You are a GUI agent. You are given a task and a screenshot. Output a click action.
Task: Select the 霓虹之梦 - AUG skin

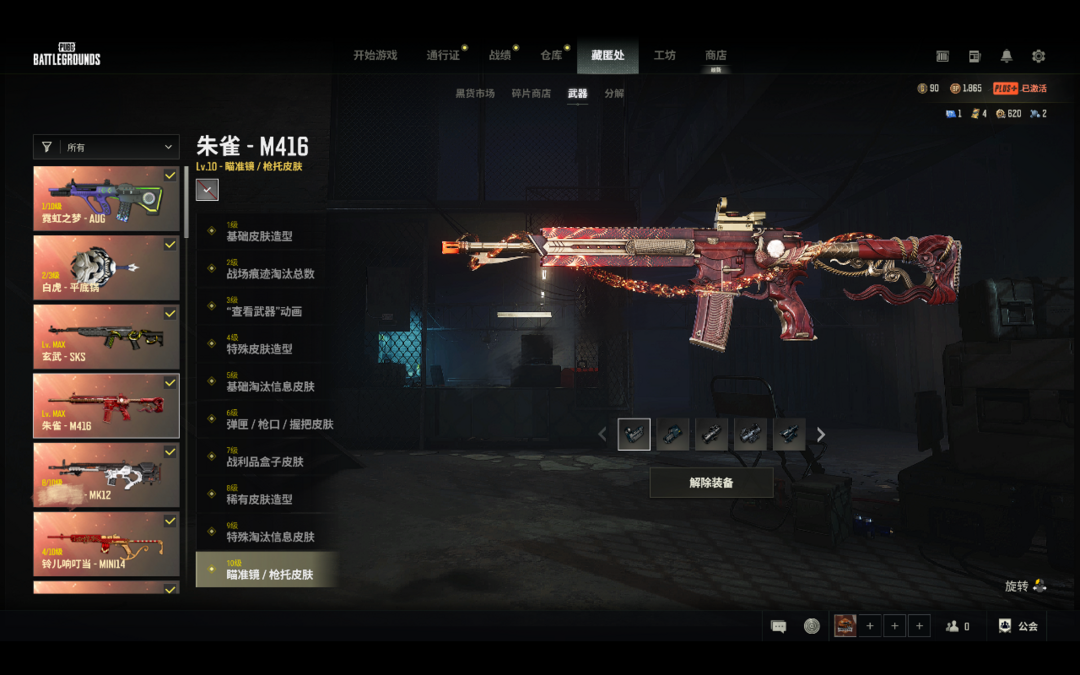(106, 199)
